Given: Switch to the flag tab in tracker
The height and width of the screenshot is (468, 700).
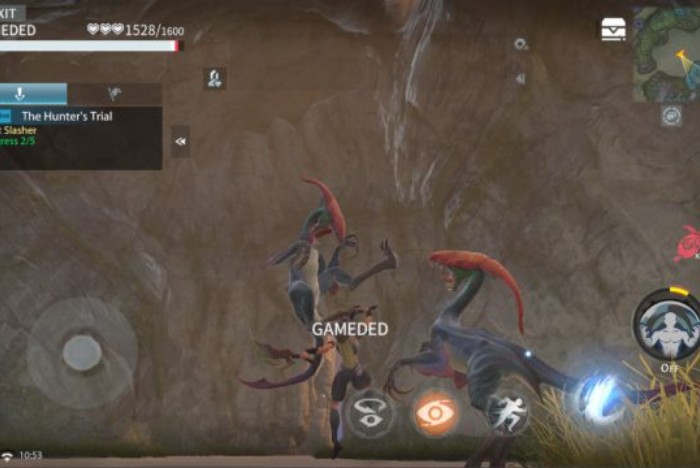Looking at the screenshot, I should pyautogui.click(x=114, y=94).
